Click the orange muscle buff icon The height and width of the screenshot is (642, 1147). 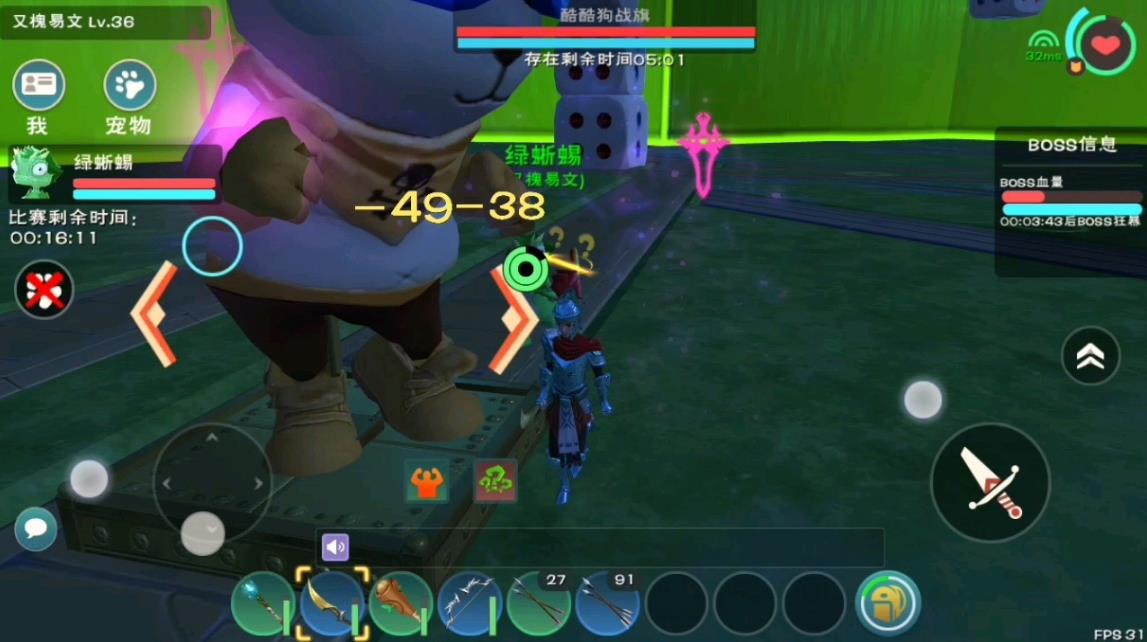pos(426,482)
